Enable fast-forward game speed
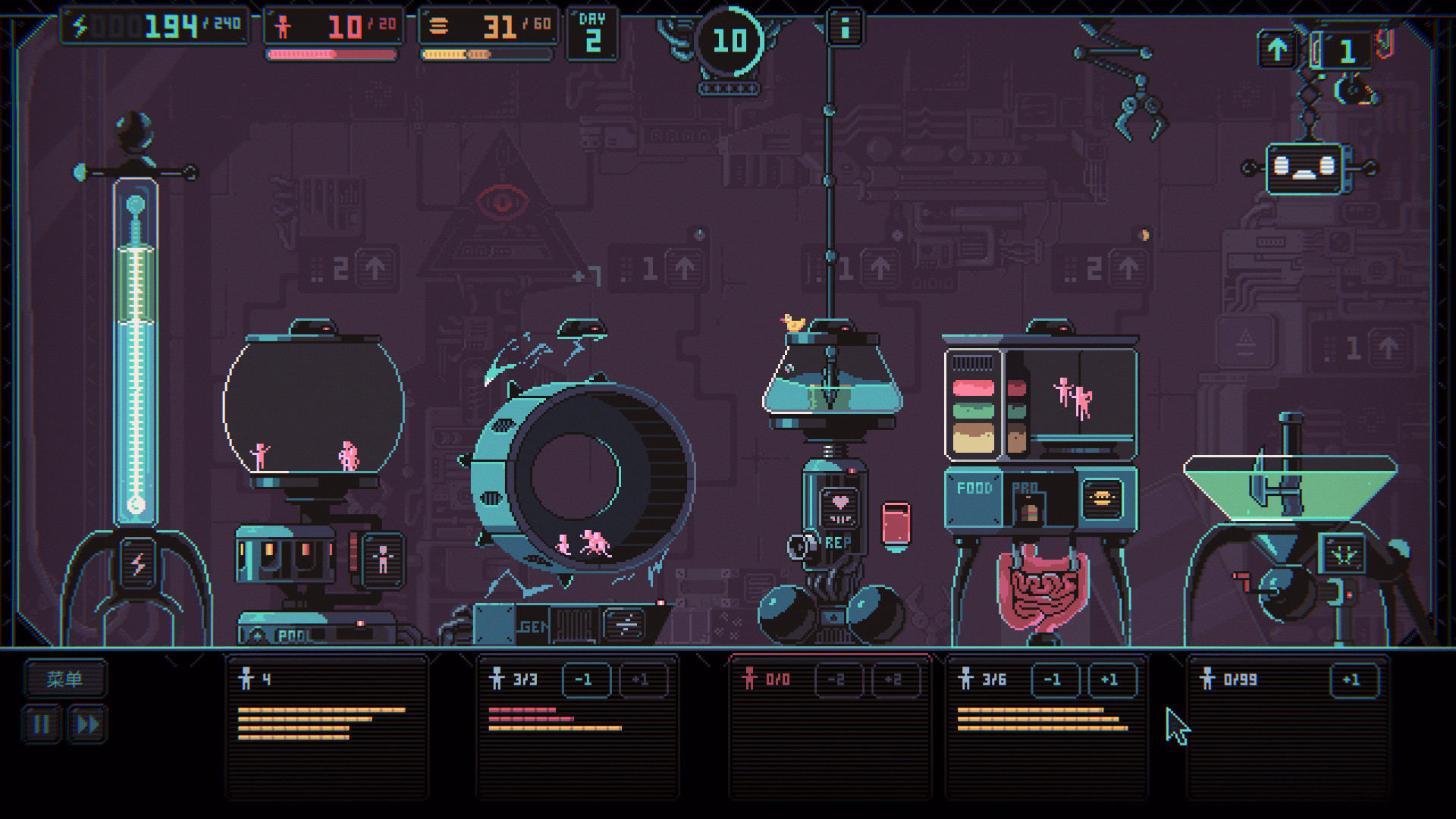The image size is (1456, 819). pyautogui.click(x=87, y=723)
